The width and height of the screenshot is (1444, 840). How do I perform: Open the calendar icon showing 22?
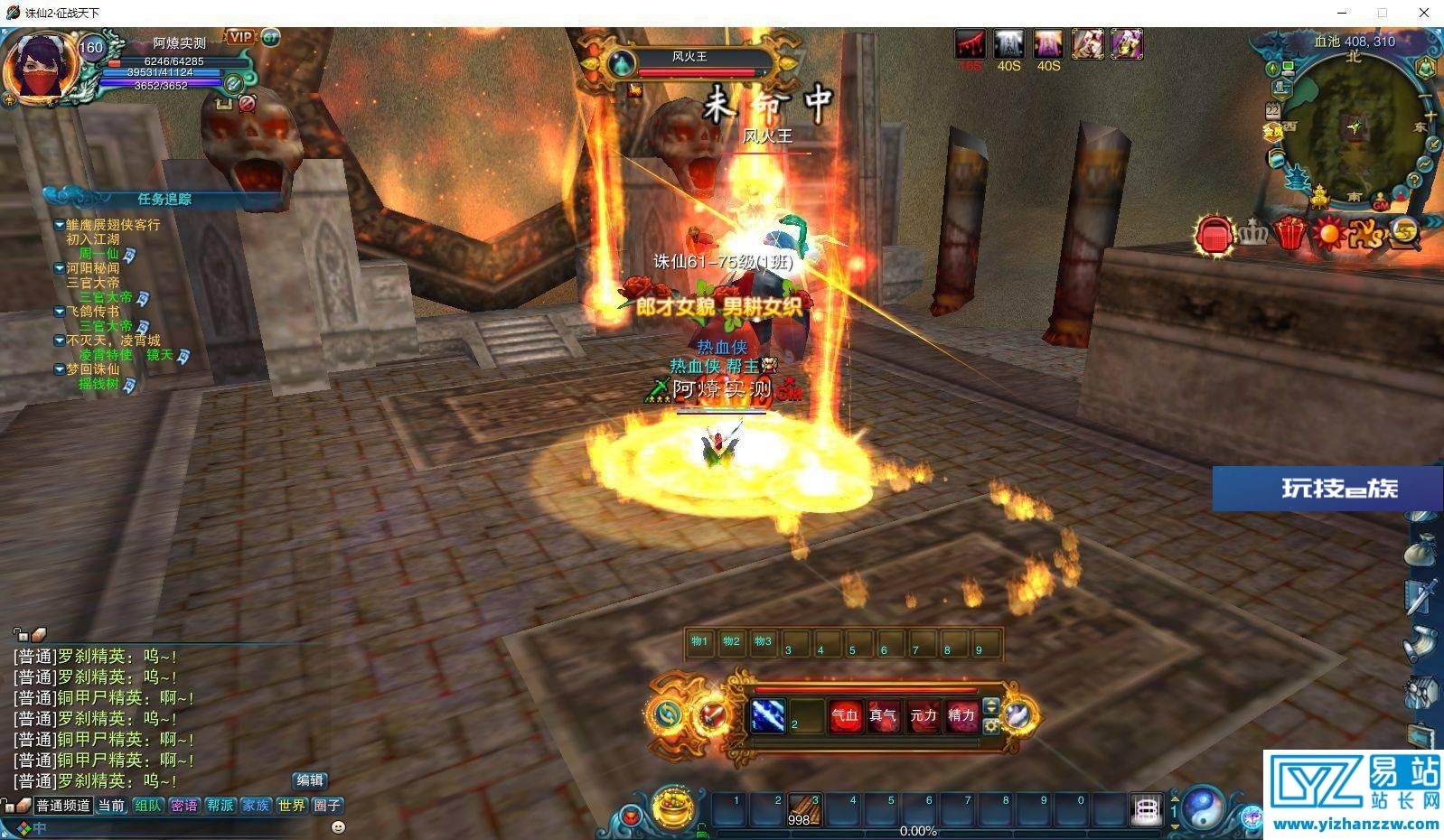pyautogui.click(x=1273, y=110)
